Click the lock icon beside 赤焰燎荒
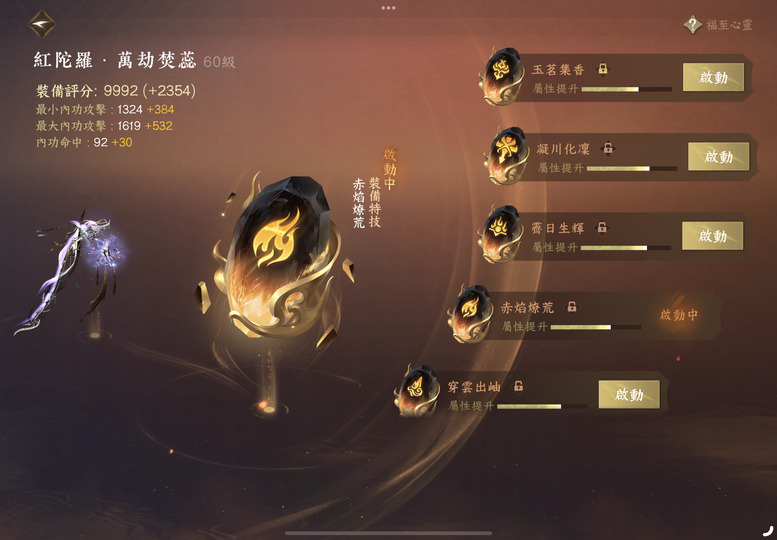This screenshot has width=777, height=540. coord(572,307)
